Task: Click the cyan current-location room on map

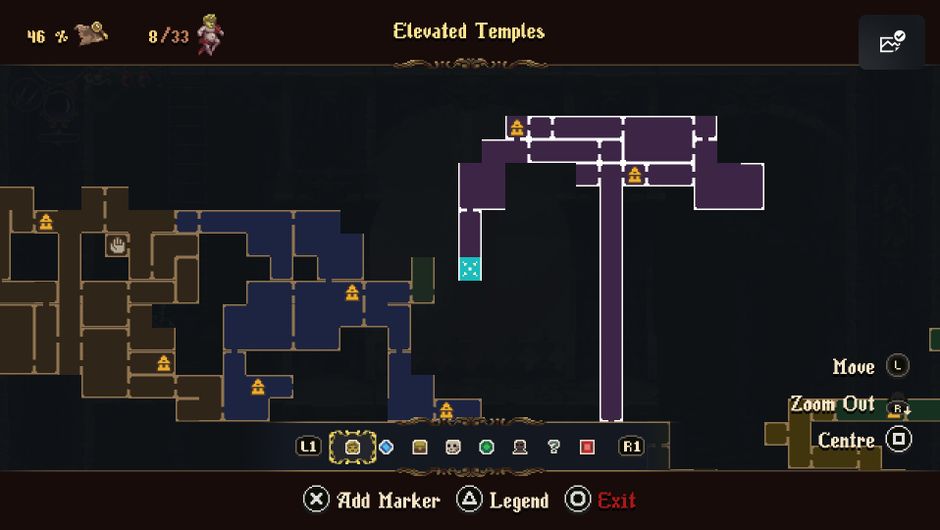Action: 470,268
